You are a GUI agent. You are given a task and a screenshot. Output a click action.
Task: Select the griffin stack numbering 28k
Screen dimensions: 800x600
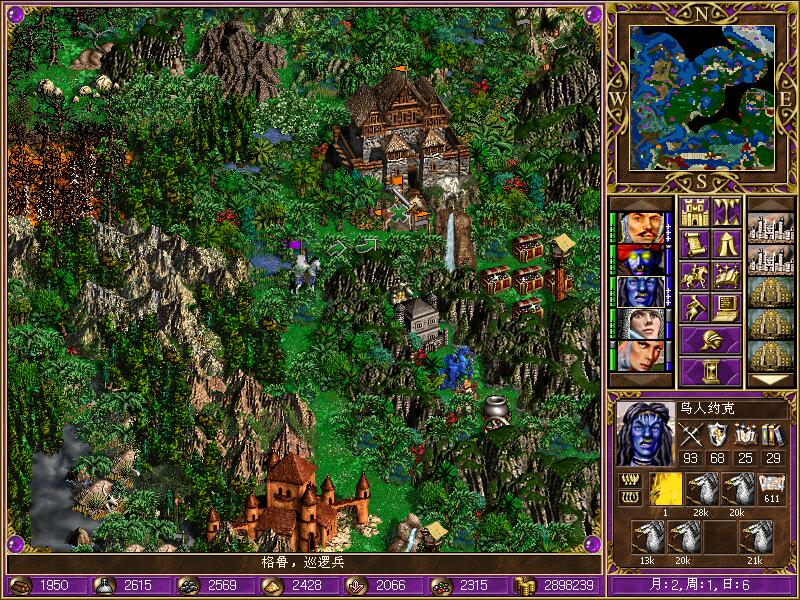(x=703, y=490)
